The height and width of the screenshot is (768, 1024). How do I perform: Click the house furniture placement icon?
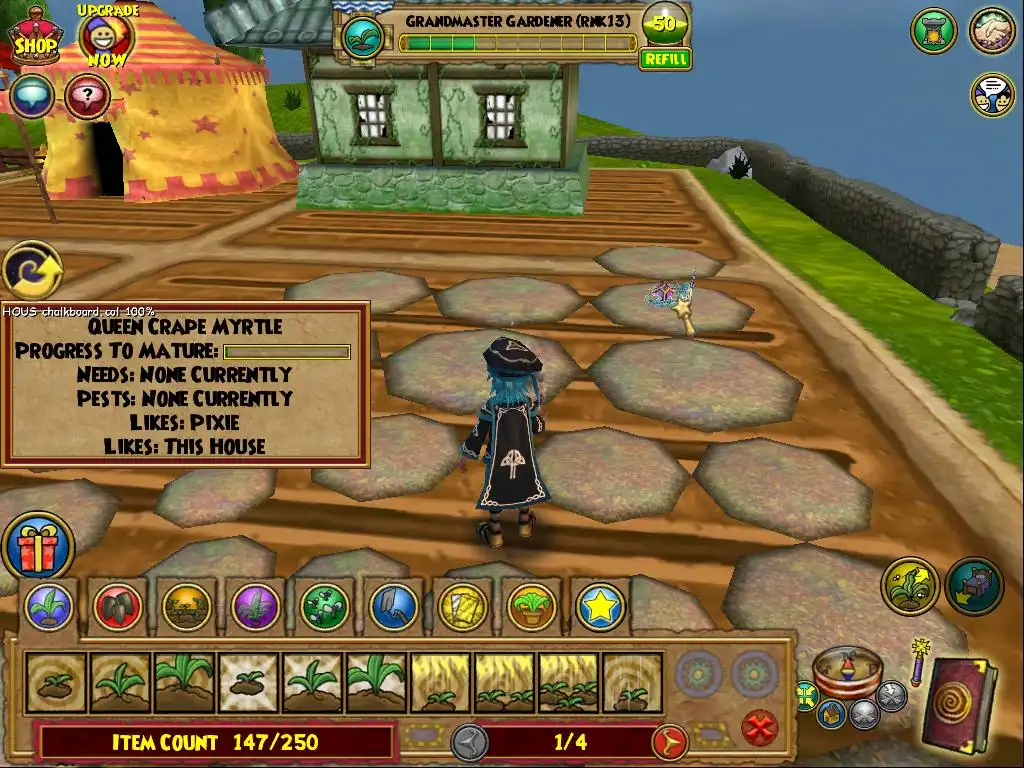(973, 587)
